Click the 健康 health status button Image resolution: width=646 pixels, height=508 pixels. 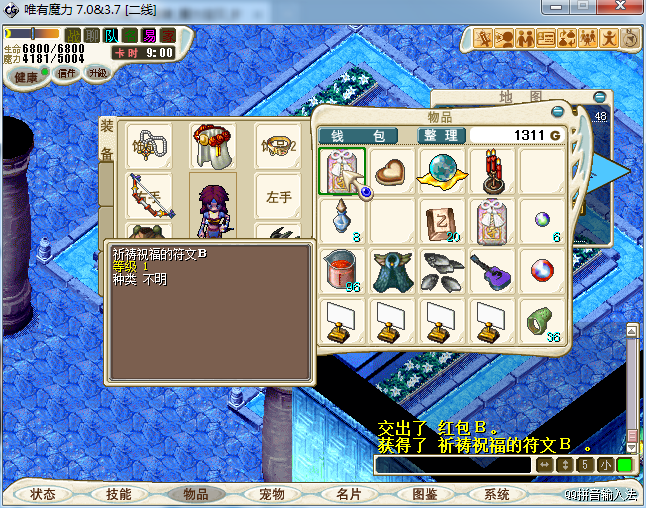pos(26,76)
